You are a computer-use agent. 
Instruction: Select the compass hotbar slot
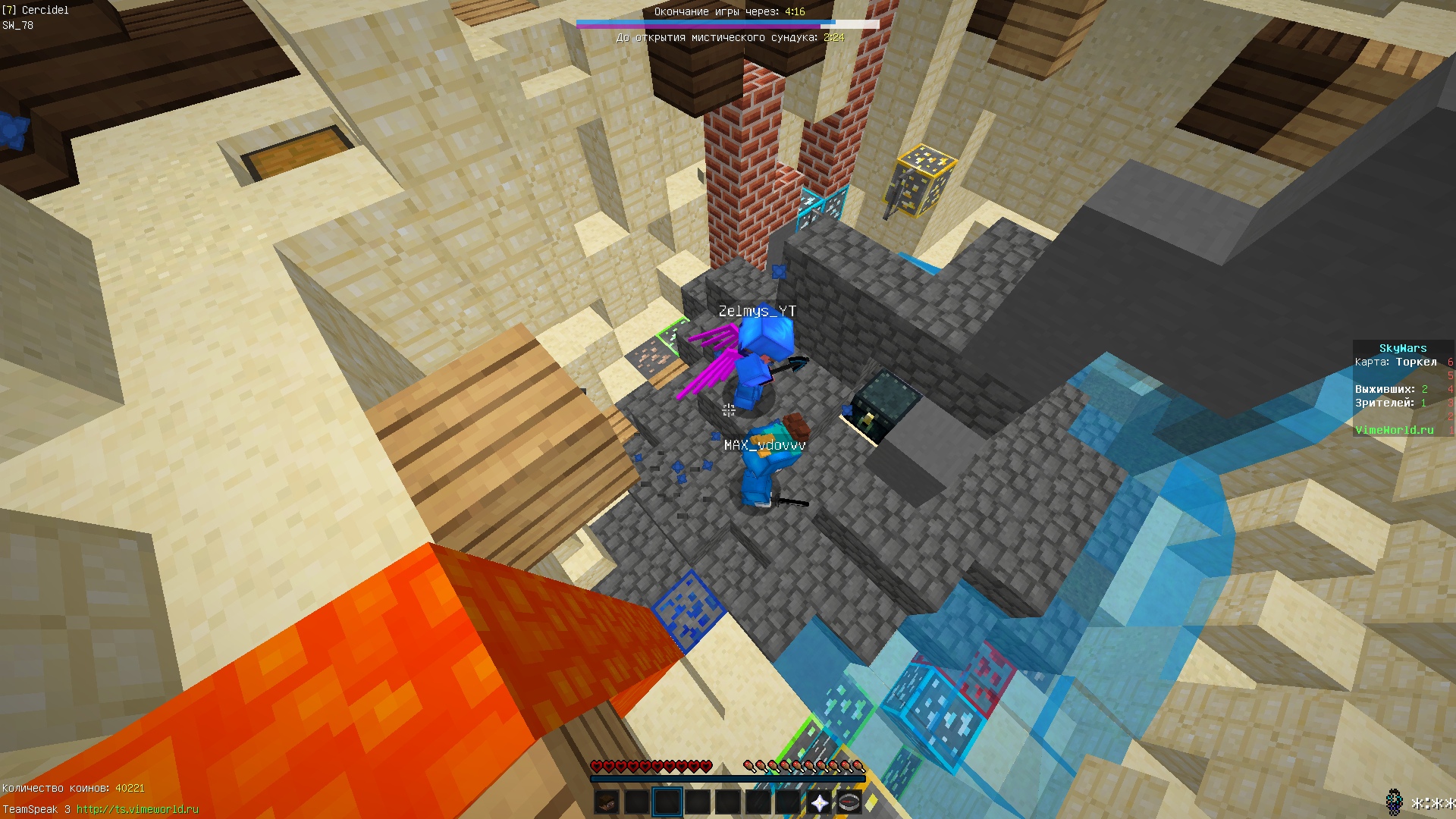pyautogui.click(x=849, y=802)
